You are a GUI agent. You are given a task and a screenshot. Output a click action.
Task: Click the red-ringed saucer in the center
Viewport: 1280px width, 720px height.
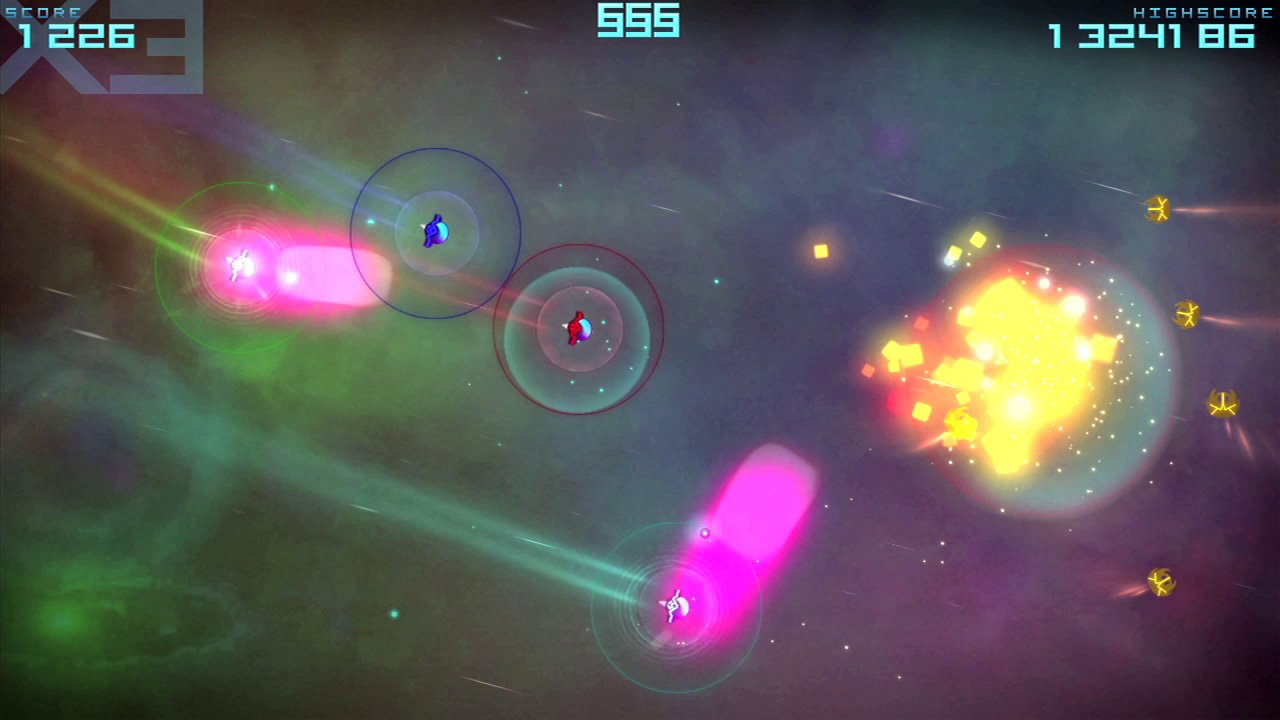click(x=578, y=330)
